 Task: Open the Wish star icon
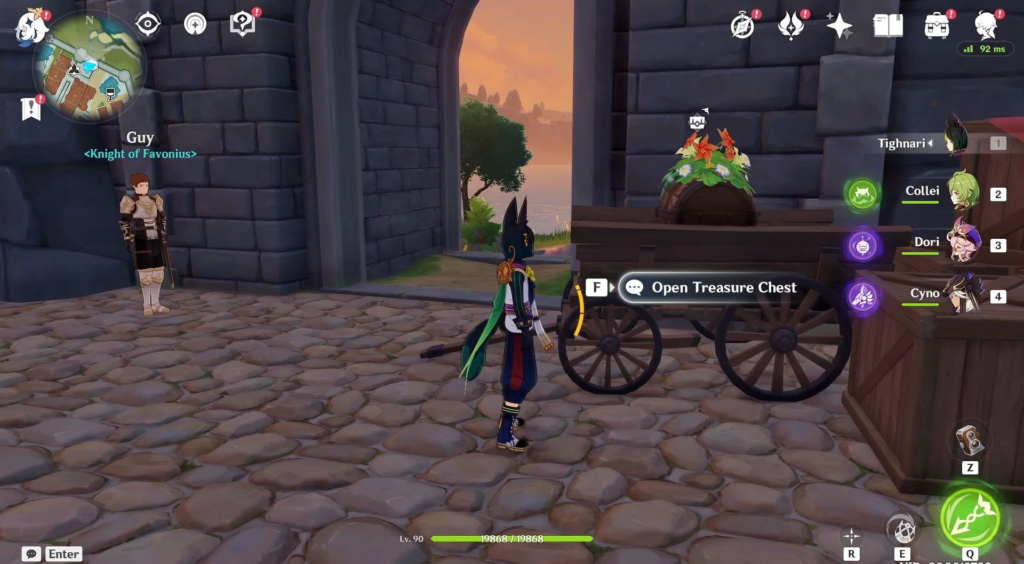point(839,26)
